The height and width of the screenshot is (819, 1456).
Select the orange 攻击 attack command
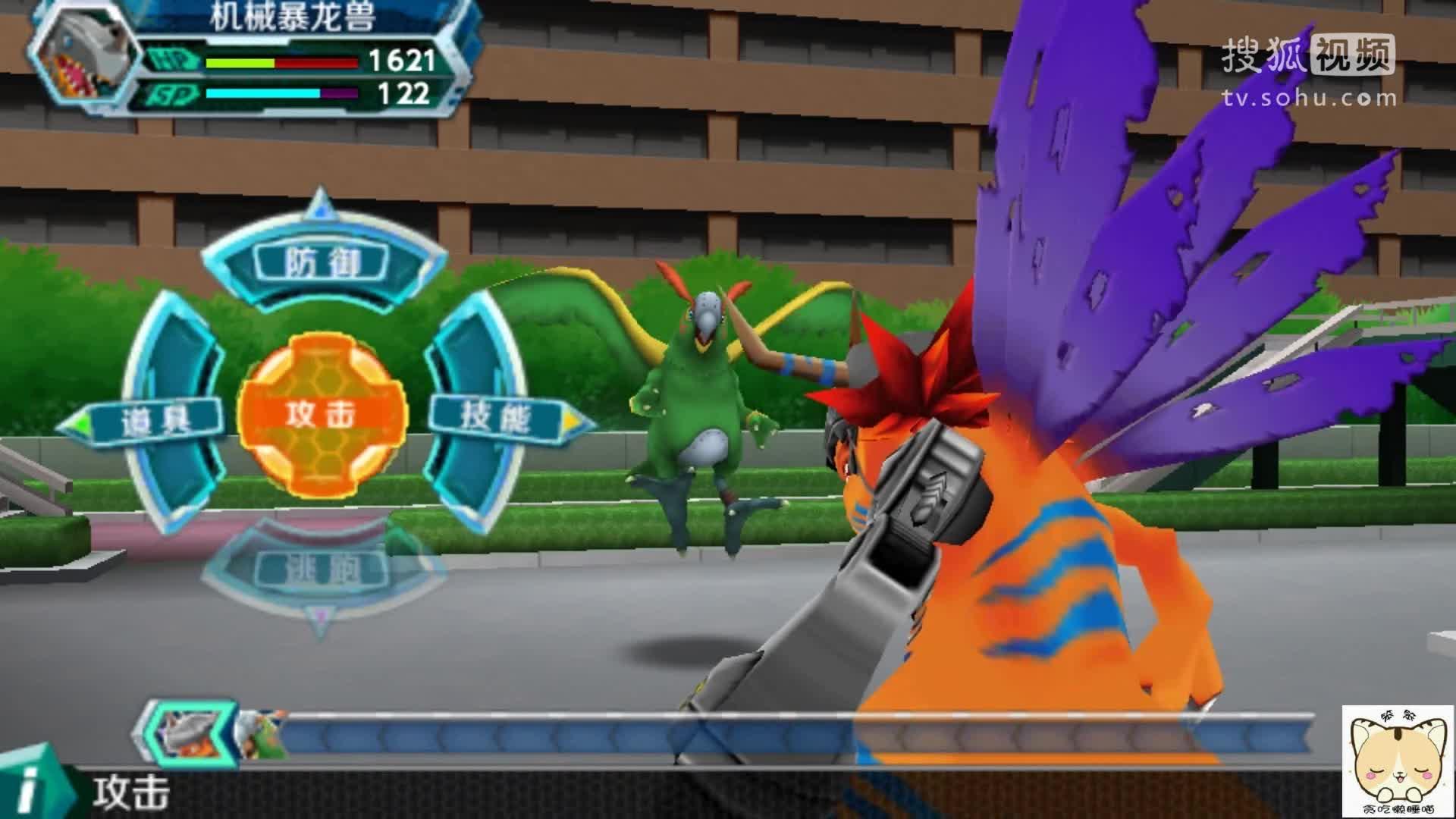(322, 414)
